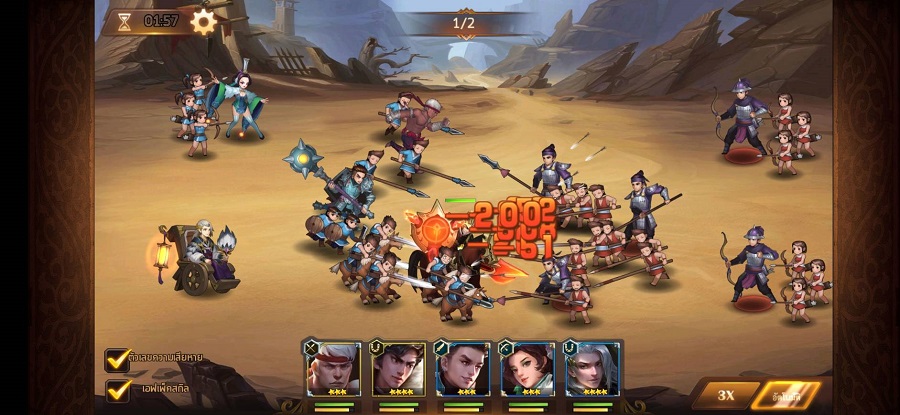The width and height of the screenshot is (900, 415).
Task: Toggle the เอฟเฟ็กสกิล skill effects checkbox
Action: tap(118, 388)
